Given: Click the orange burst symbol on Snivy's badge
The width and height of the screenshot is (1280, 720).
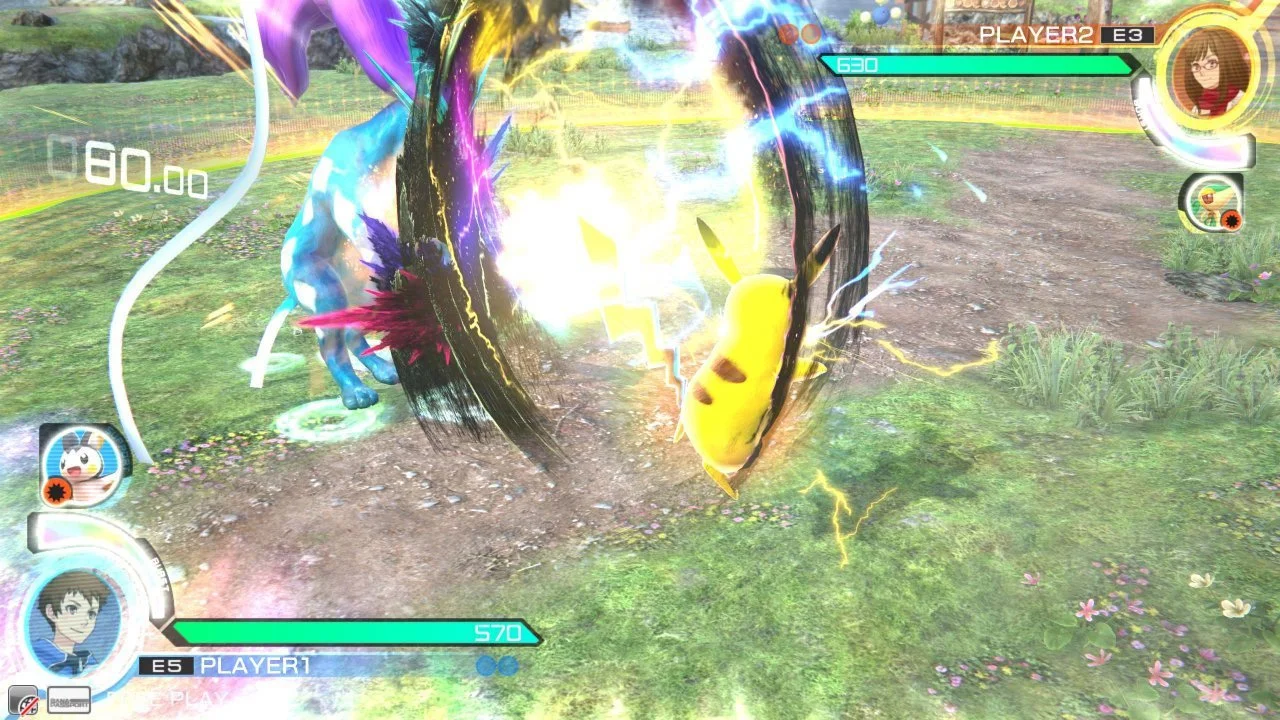Looking at the screenshot, I should (1231, 219).
